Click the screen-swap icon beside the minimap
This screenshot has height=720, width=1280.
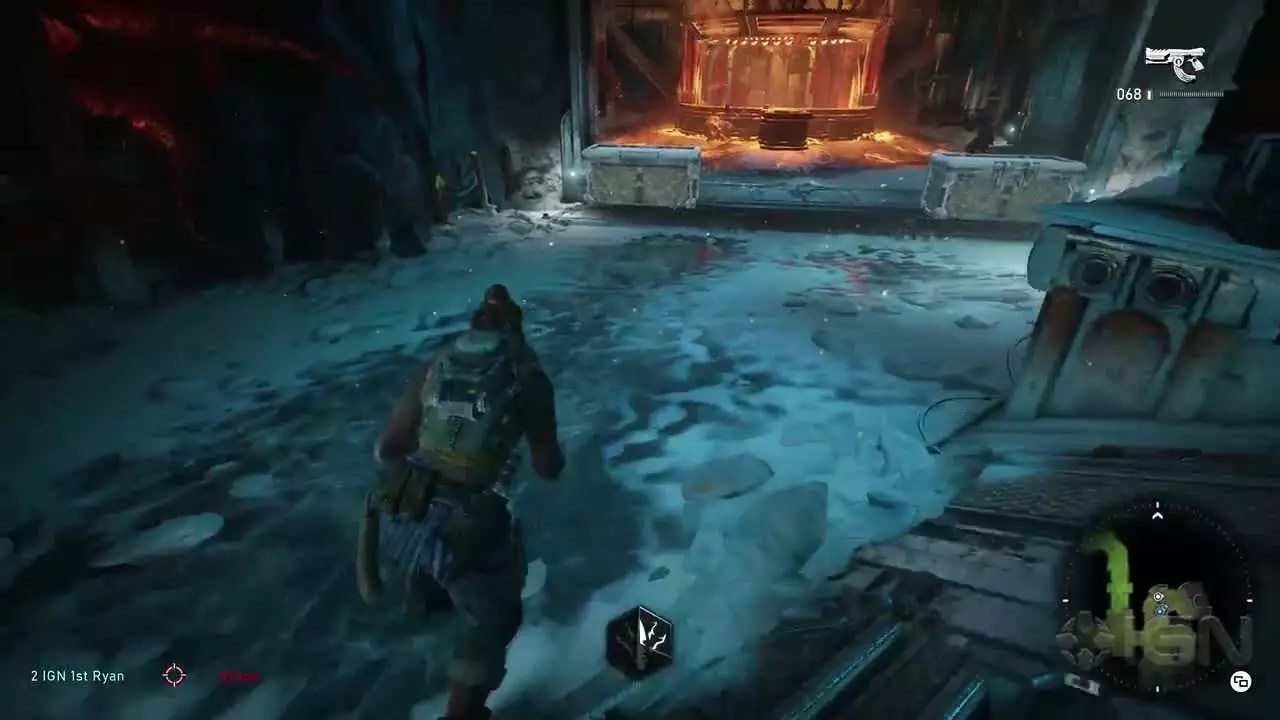(x=1240, y=681)
